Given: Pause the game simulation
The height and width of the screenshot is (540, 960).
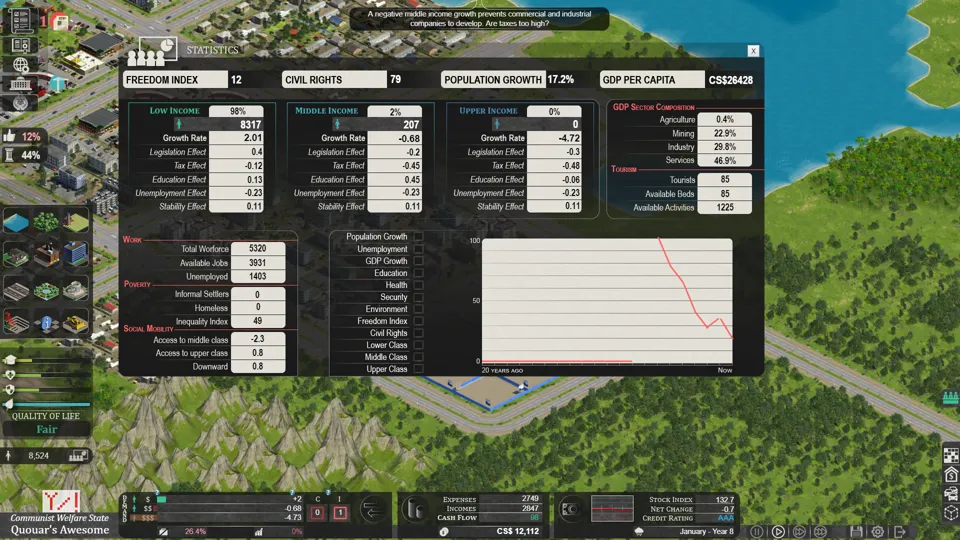Looking at the screenshot, I should (757, 532).
